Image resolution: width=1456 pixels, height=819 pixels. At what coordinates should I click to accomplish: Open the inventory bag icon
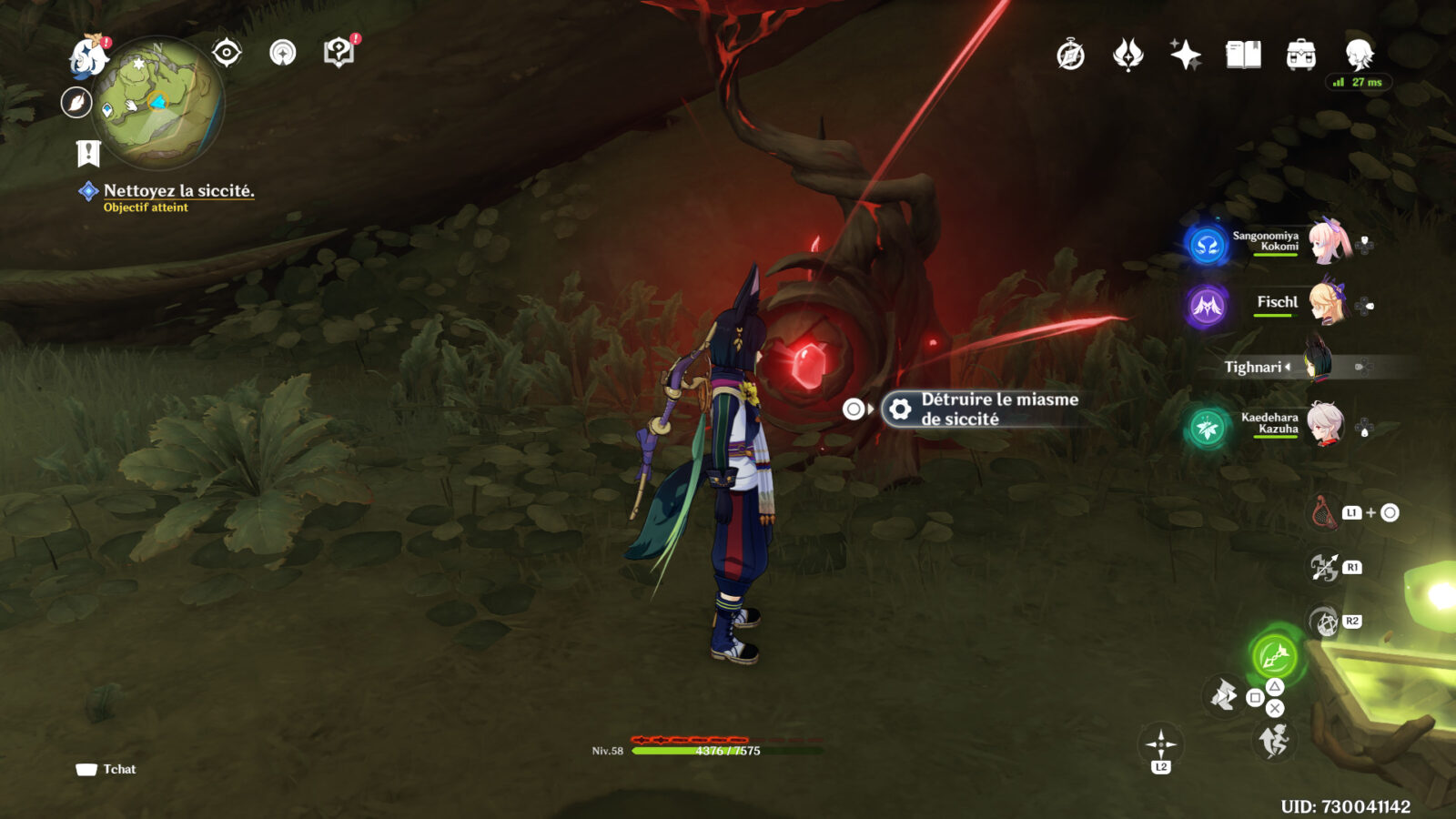(x=1301, y=56)
